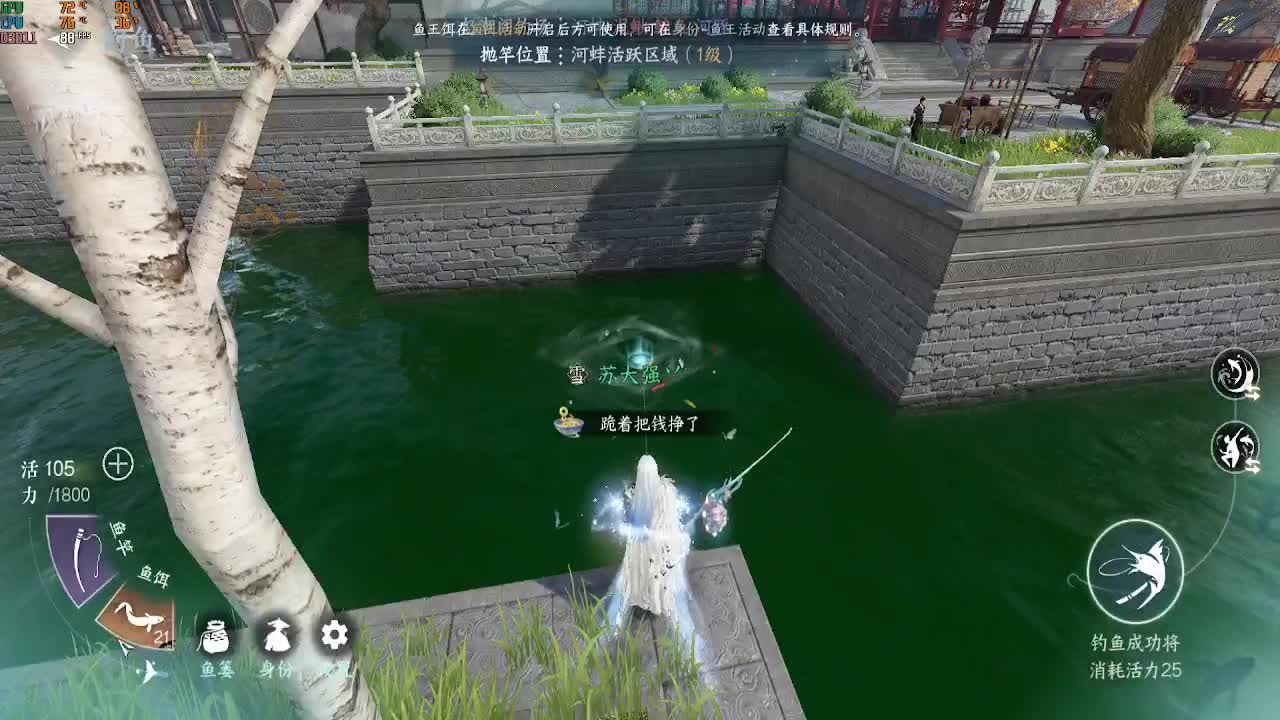The image size is (1280, 720).
Task: Click the white bird icon below the bait wedge
Action: (x=150, y=672)
